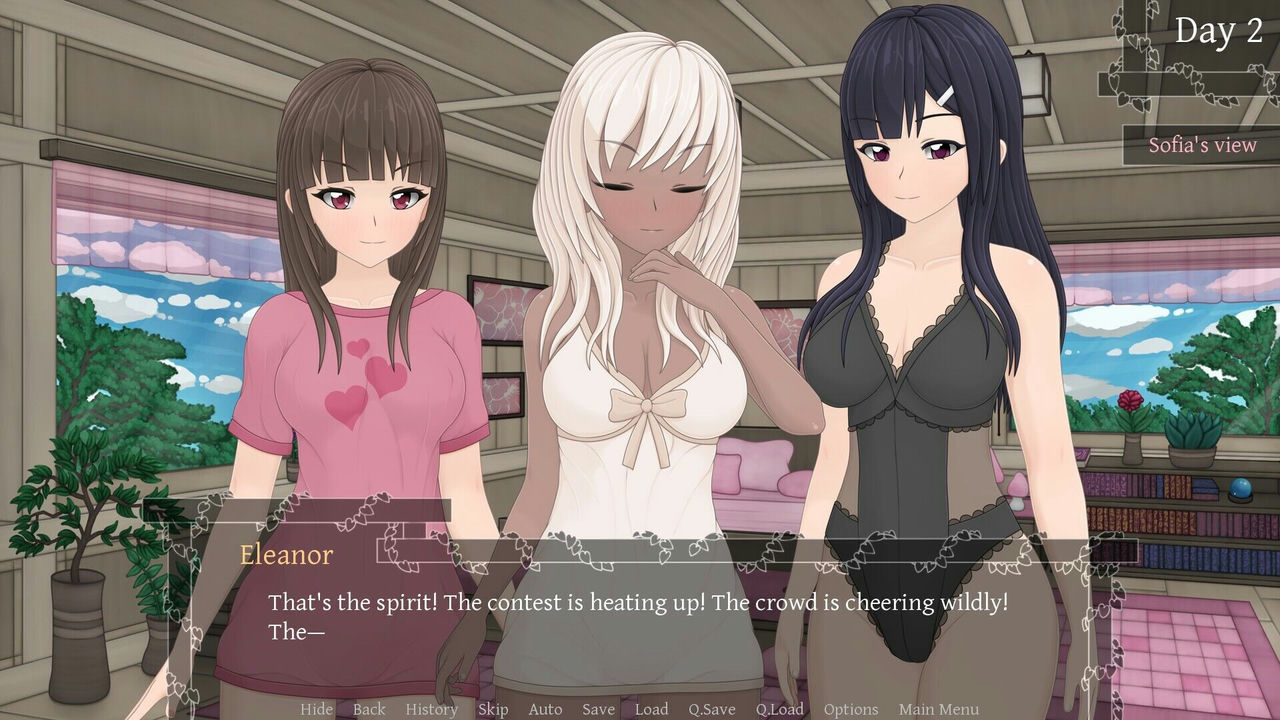Click the Eleanor name label
This screenshot has height=720, width=1280.
(287, 554)
